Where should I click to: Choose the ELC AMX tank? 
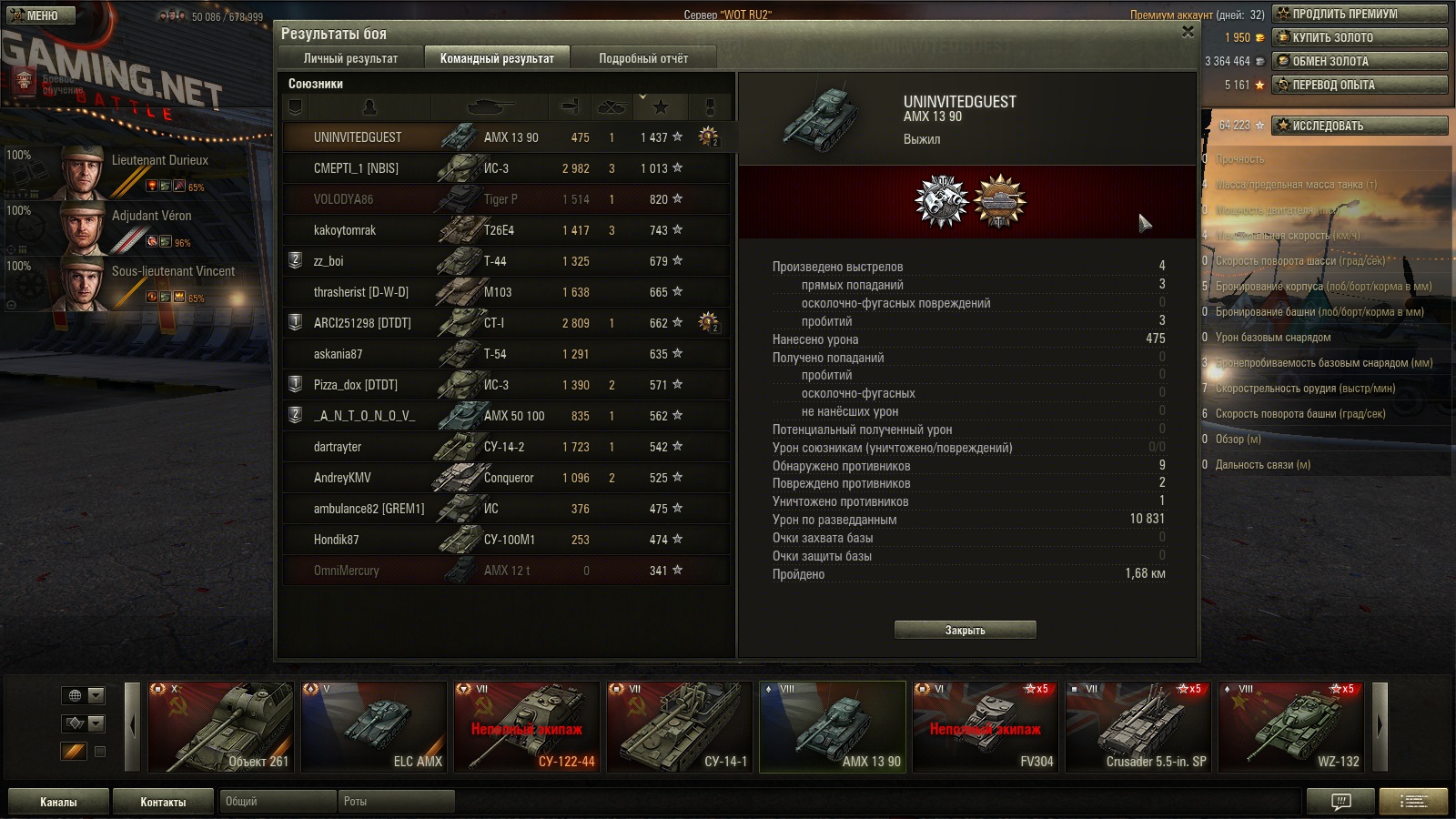[x=374, y=727]
